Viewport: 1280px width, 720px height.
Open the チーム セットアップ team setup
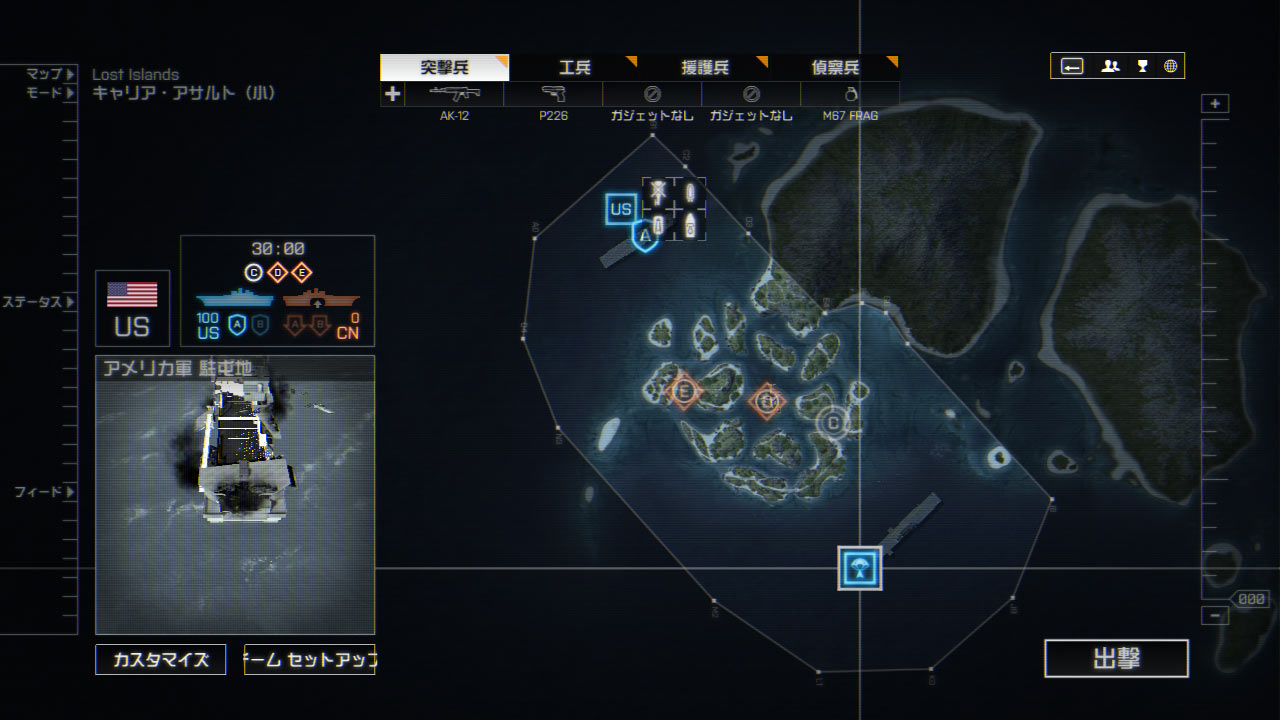coord(309,660)
